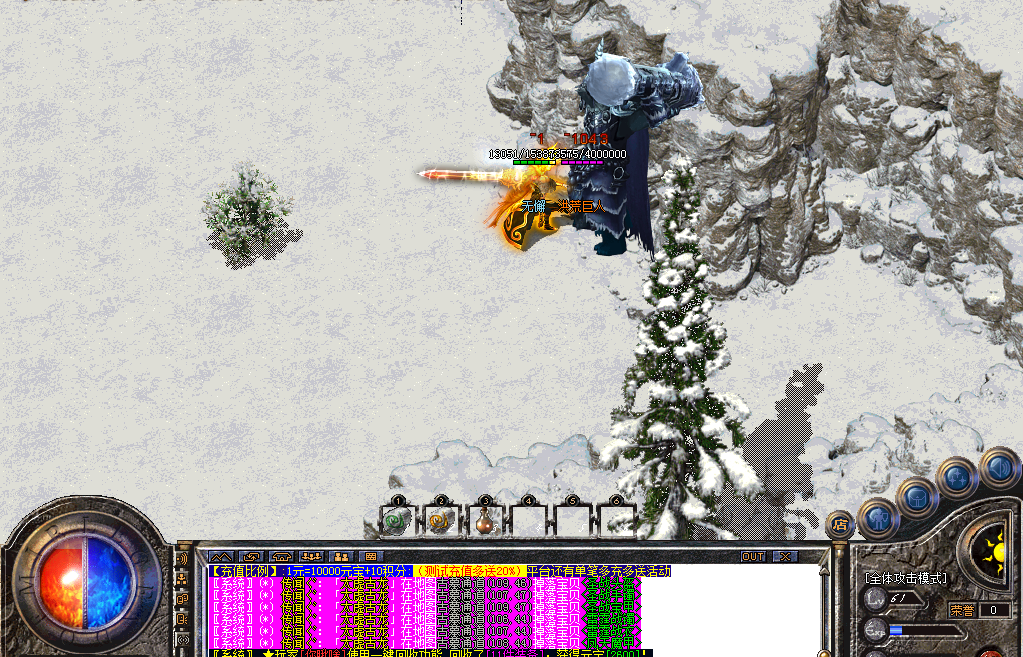Drink the potion flask in slot 3

click(485, 520)
